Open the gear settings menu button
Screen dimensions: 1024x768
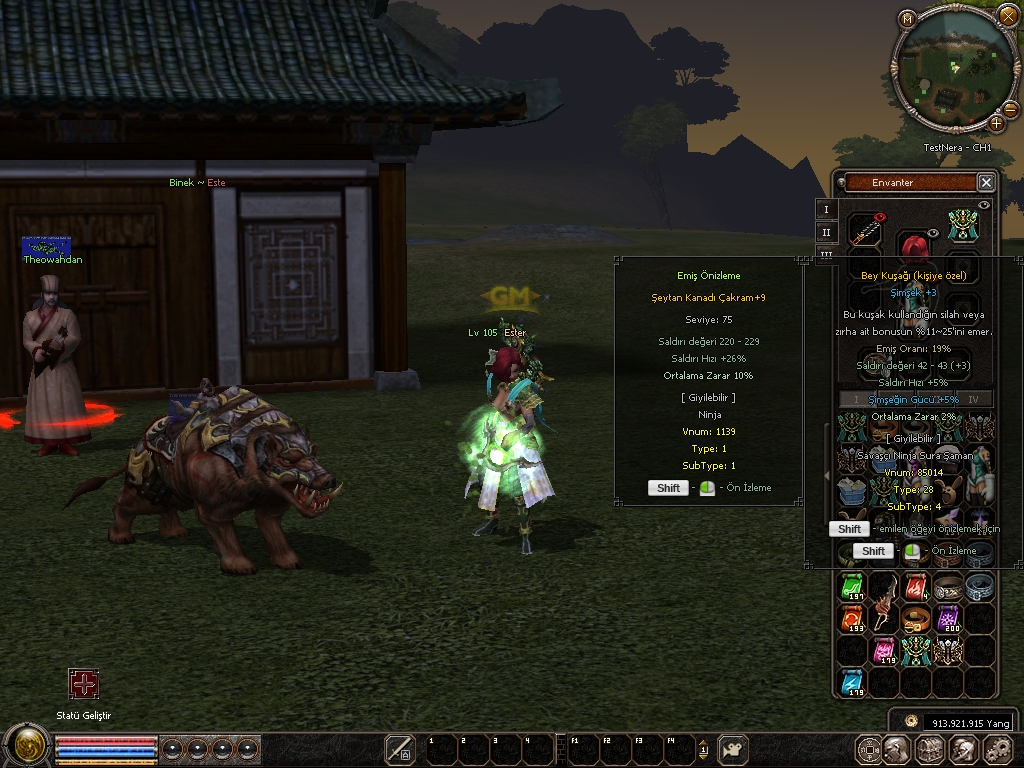tap(998, 749)
